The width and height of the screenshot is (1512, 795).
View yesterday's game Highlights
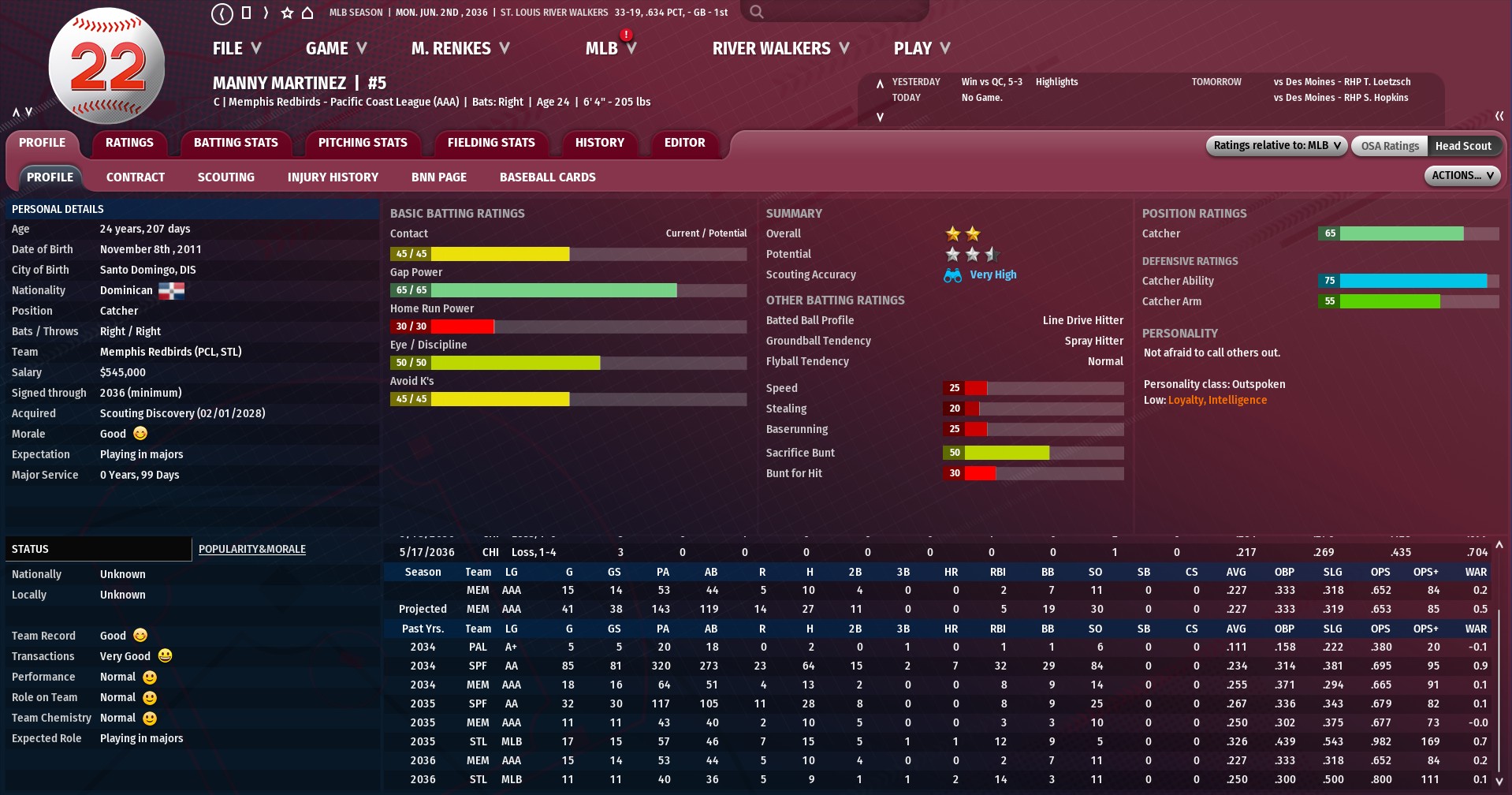pos(1056,82)
